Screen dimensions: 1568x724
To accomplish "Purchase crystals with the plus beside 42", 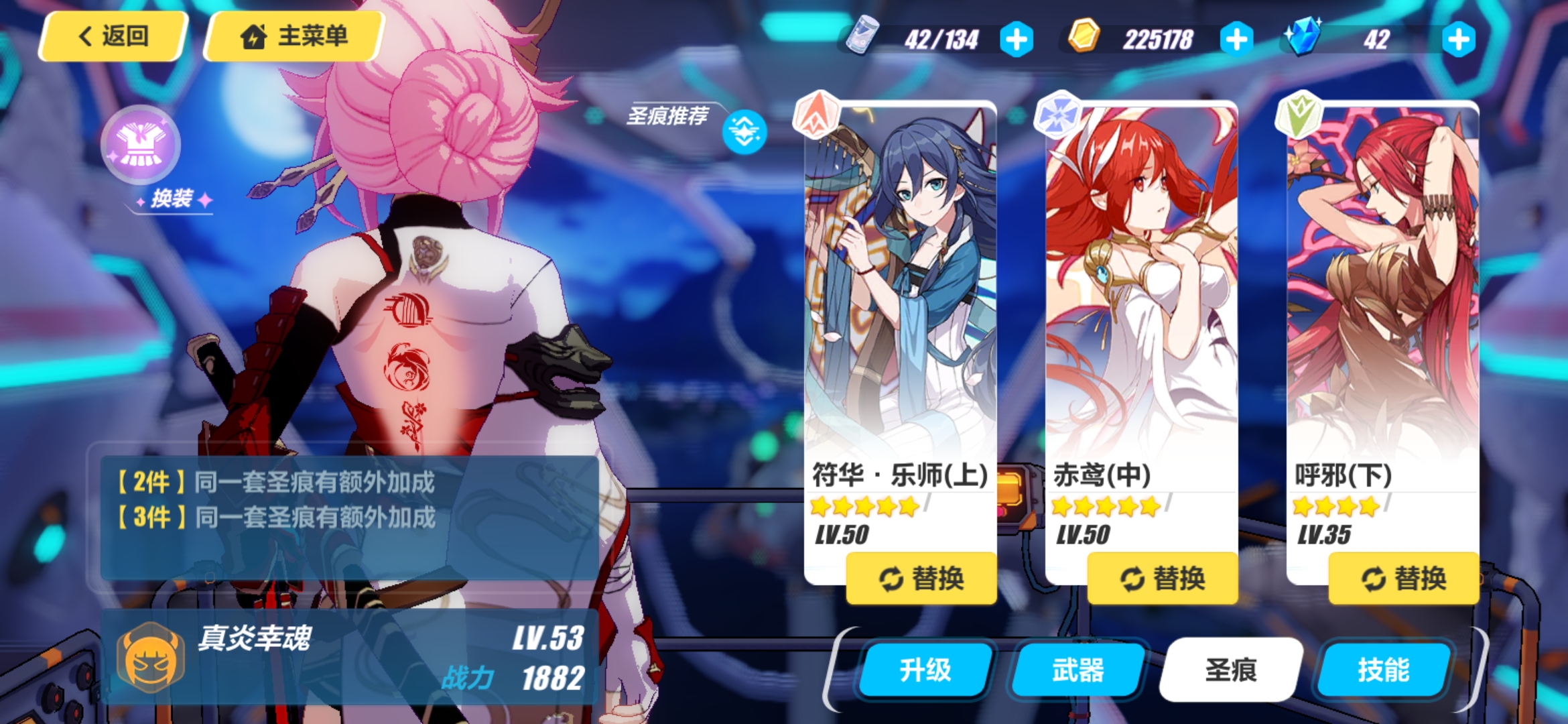I will 1458,39.
